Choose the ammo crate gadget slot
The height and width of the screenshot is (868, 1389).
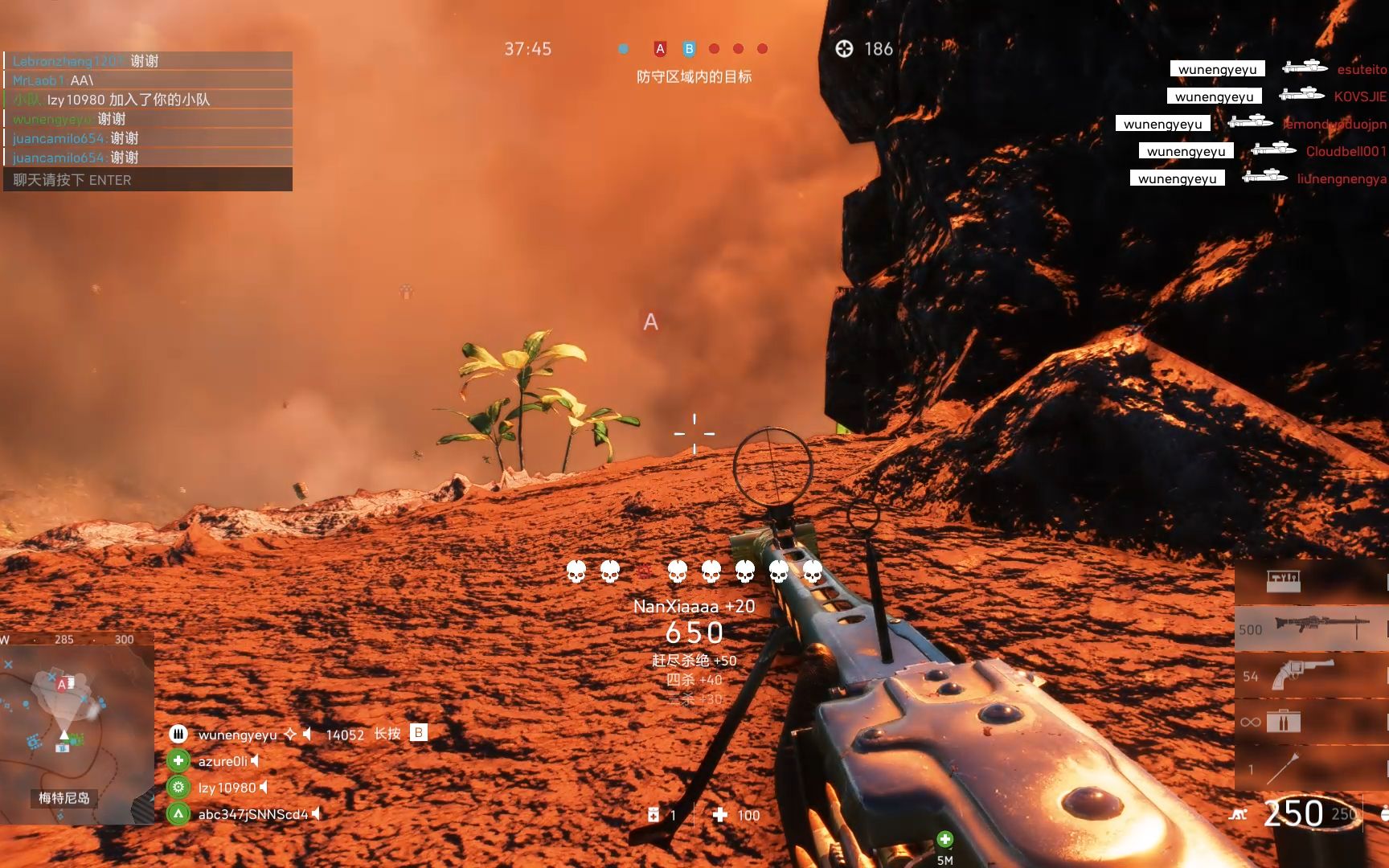(x=1310, y=722)
